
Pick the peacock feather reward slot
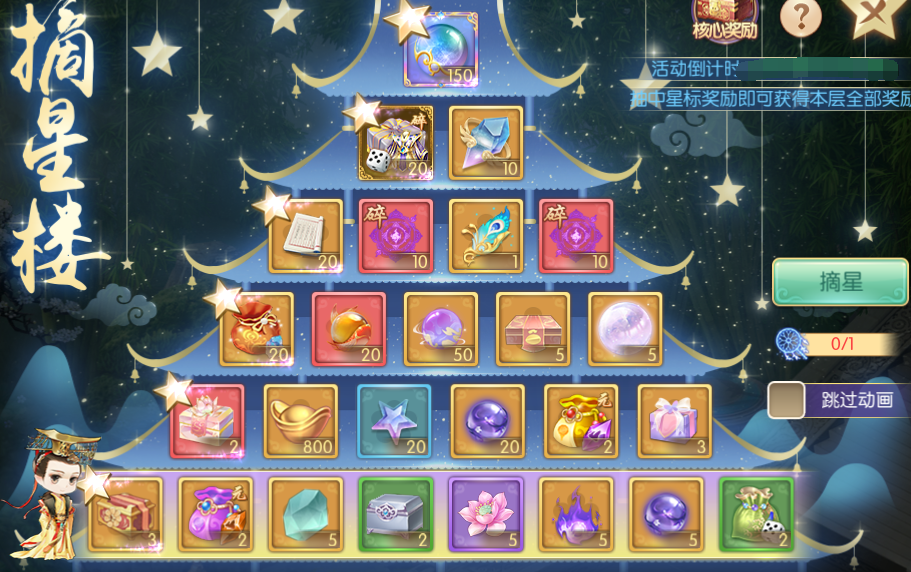pos(486,236)
